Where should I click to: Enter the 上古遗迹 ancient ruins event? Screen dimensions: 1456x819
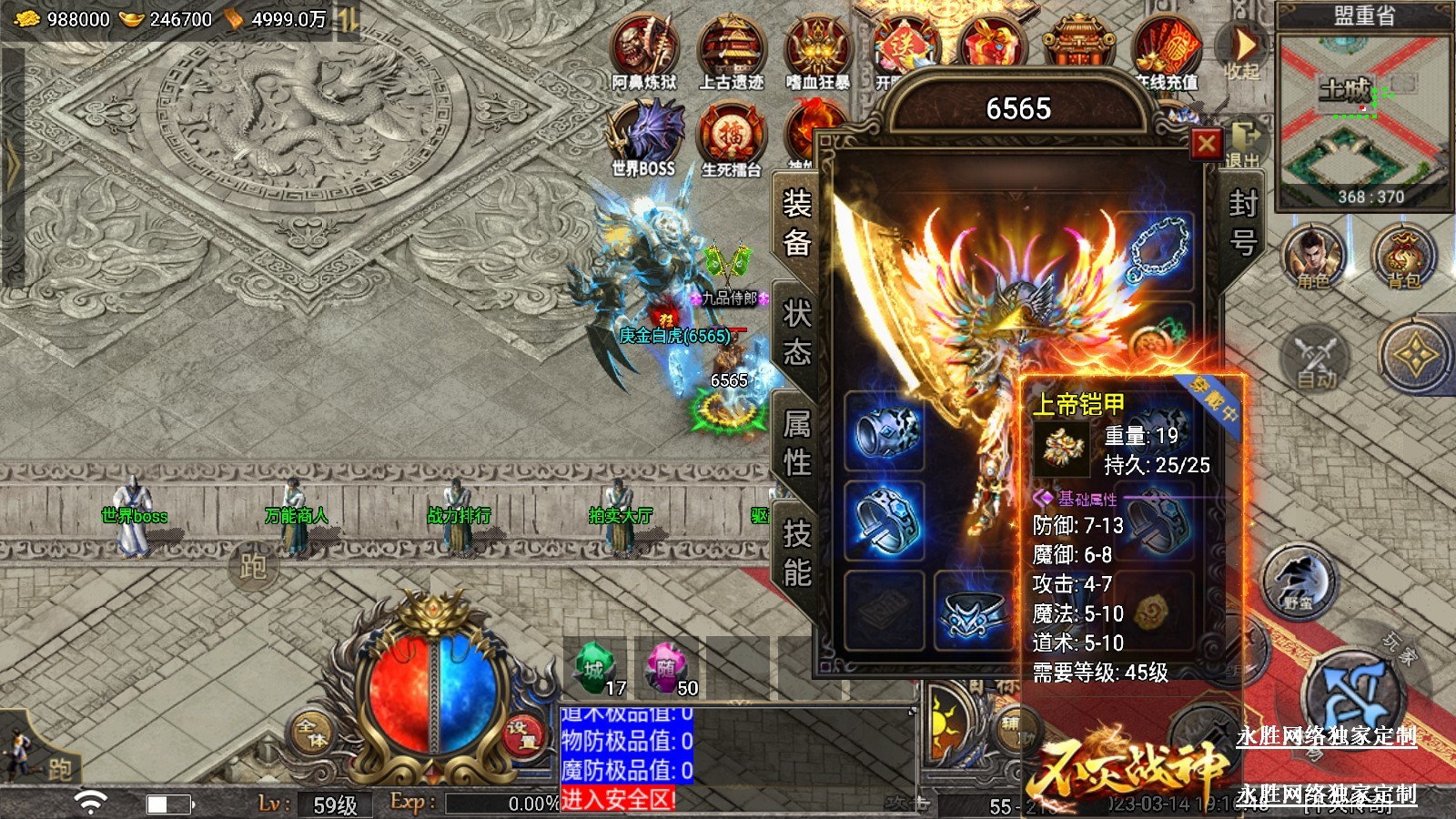click(731, 53)
